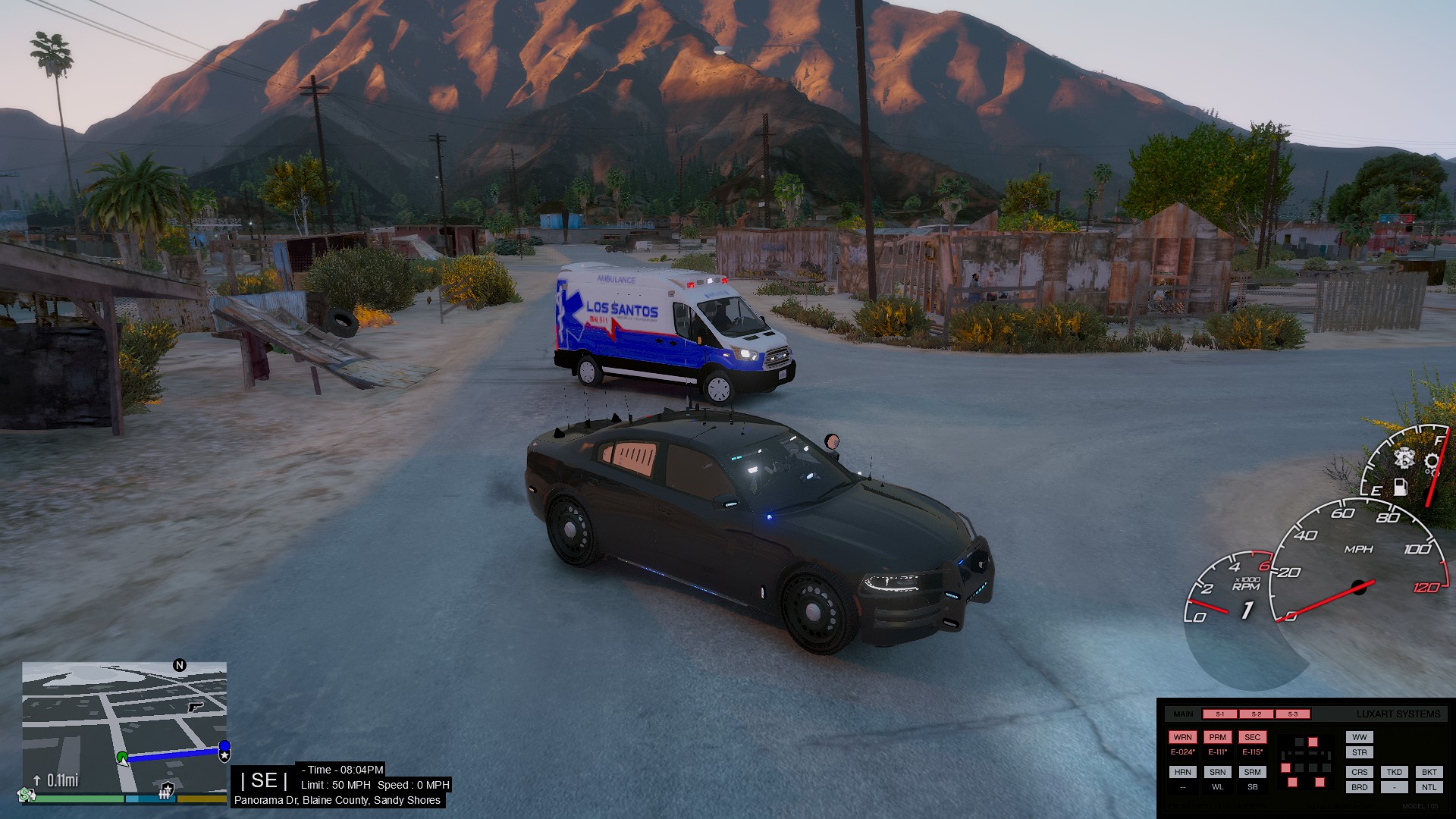Toggle the TKD takedown lights button

[x=1394, y=772]
